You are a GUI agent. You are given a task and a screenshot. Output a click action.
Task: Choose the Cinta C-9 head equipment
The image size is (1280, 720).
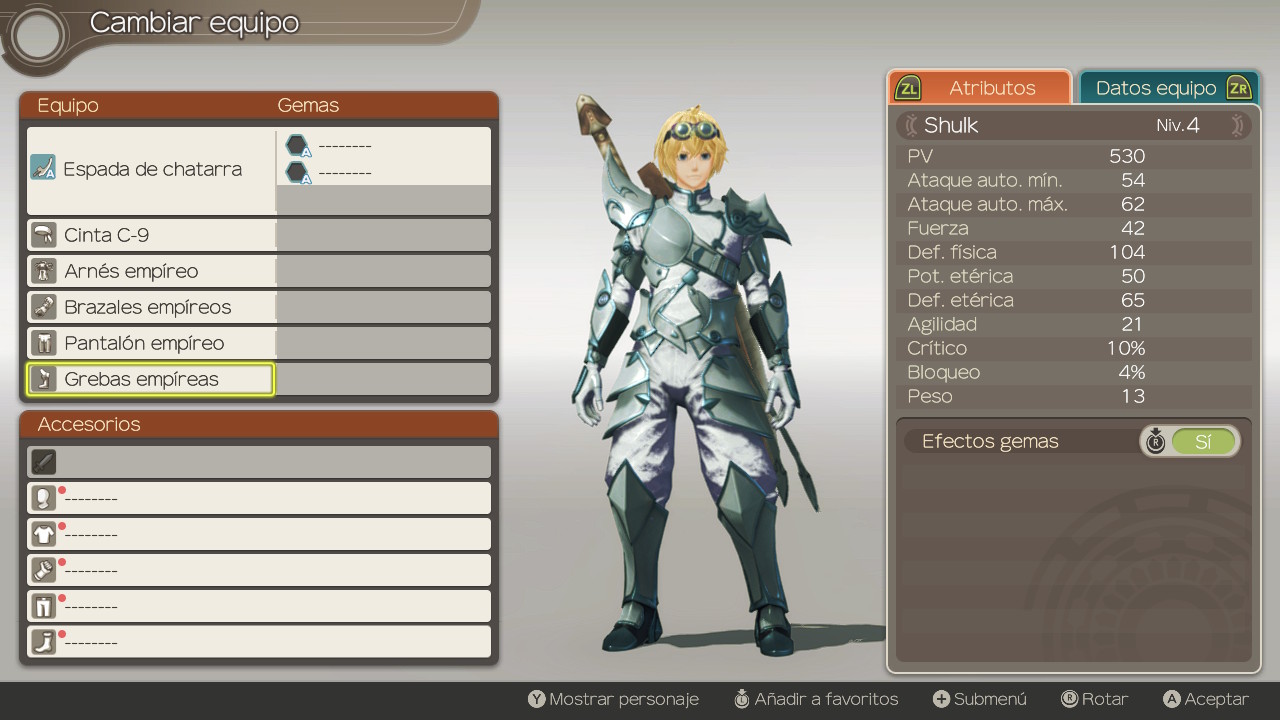pos(152,235)
